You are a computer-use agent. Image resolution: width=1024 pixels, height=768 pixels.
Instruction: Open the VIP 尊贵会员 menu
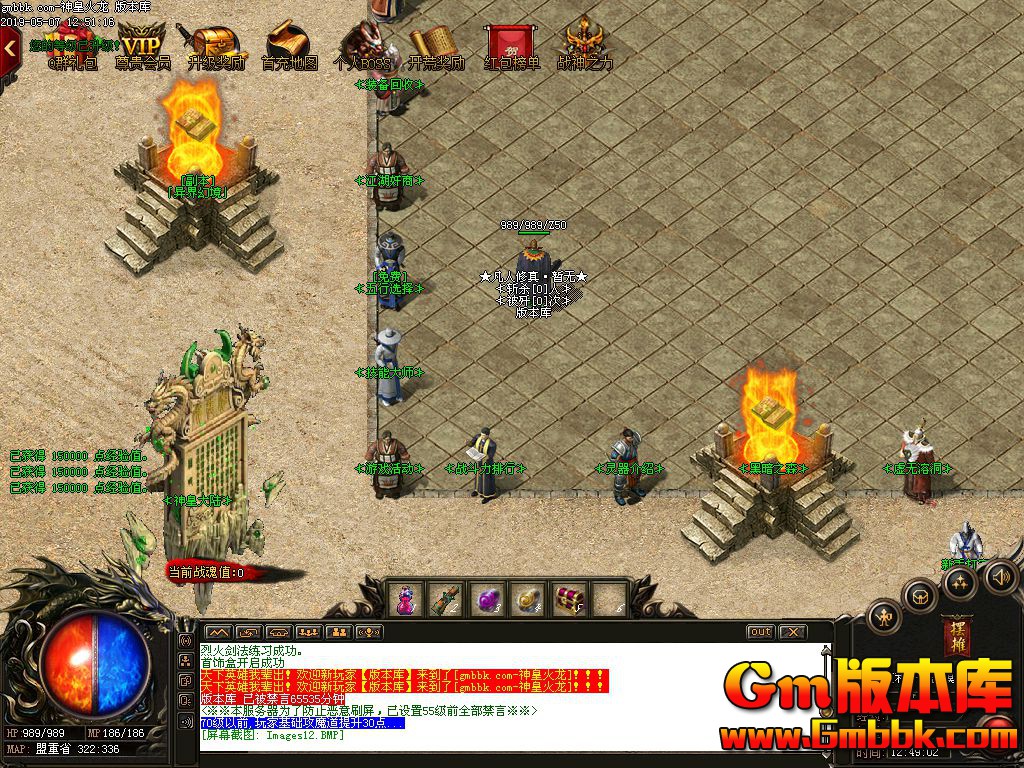point(142,45)
